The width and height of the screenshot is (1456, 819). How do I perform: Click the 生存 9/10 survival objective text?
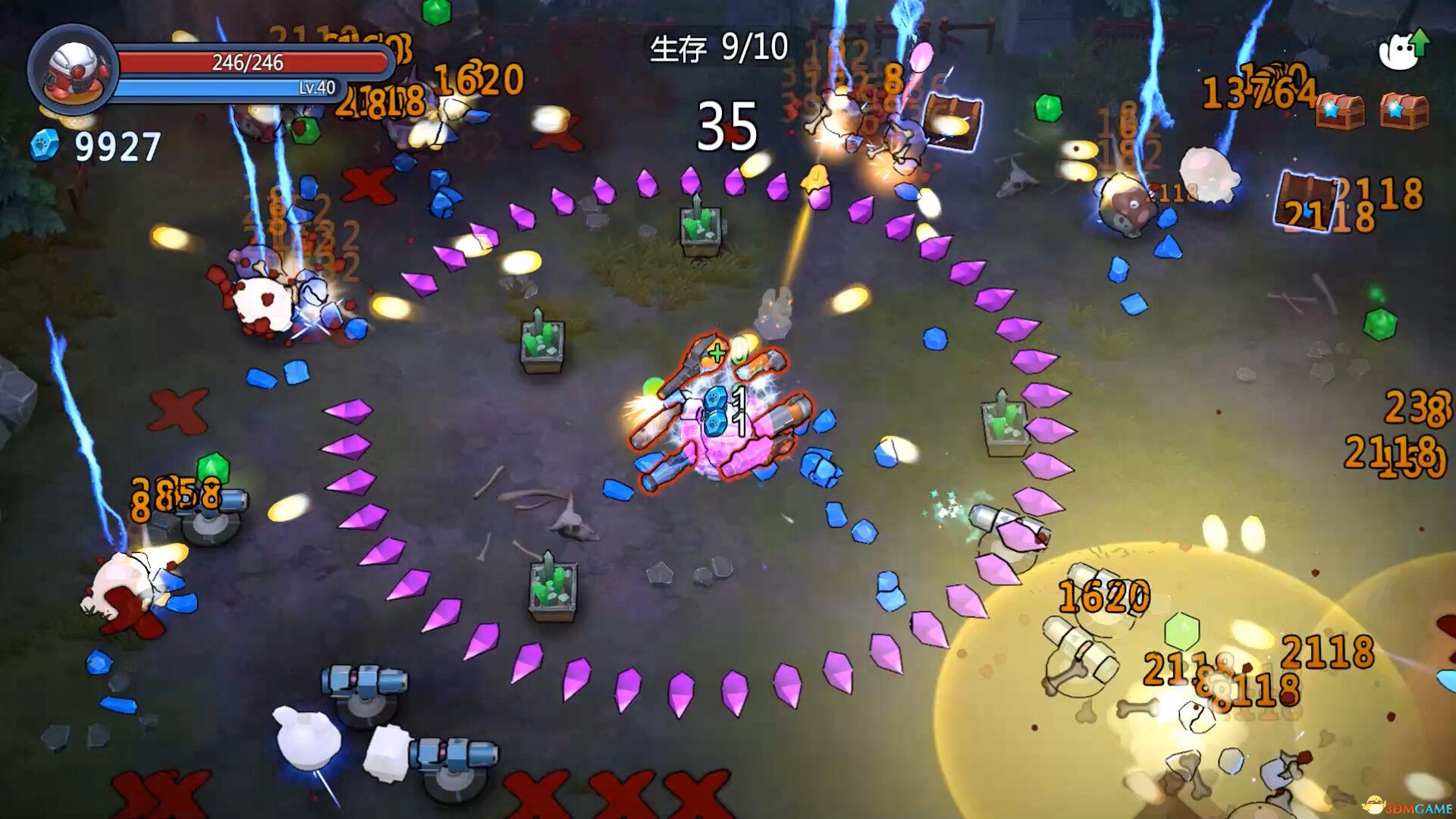tap(719, 47)
